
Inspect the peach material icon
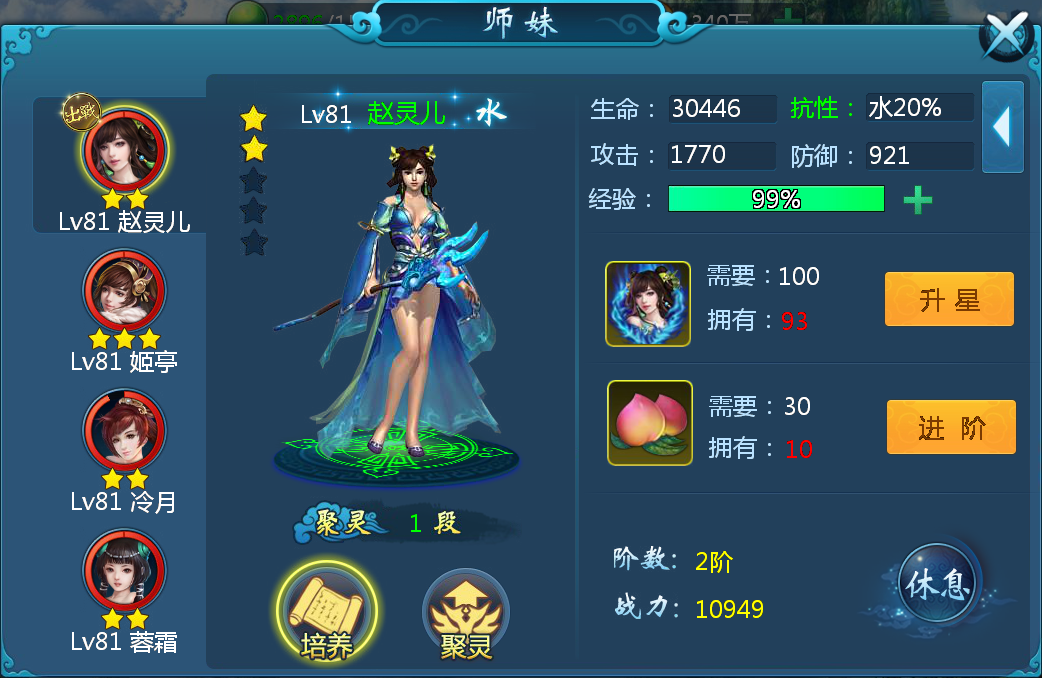[649, 423]
